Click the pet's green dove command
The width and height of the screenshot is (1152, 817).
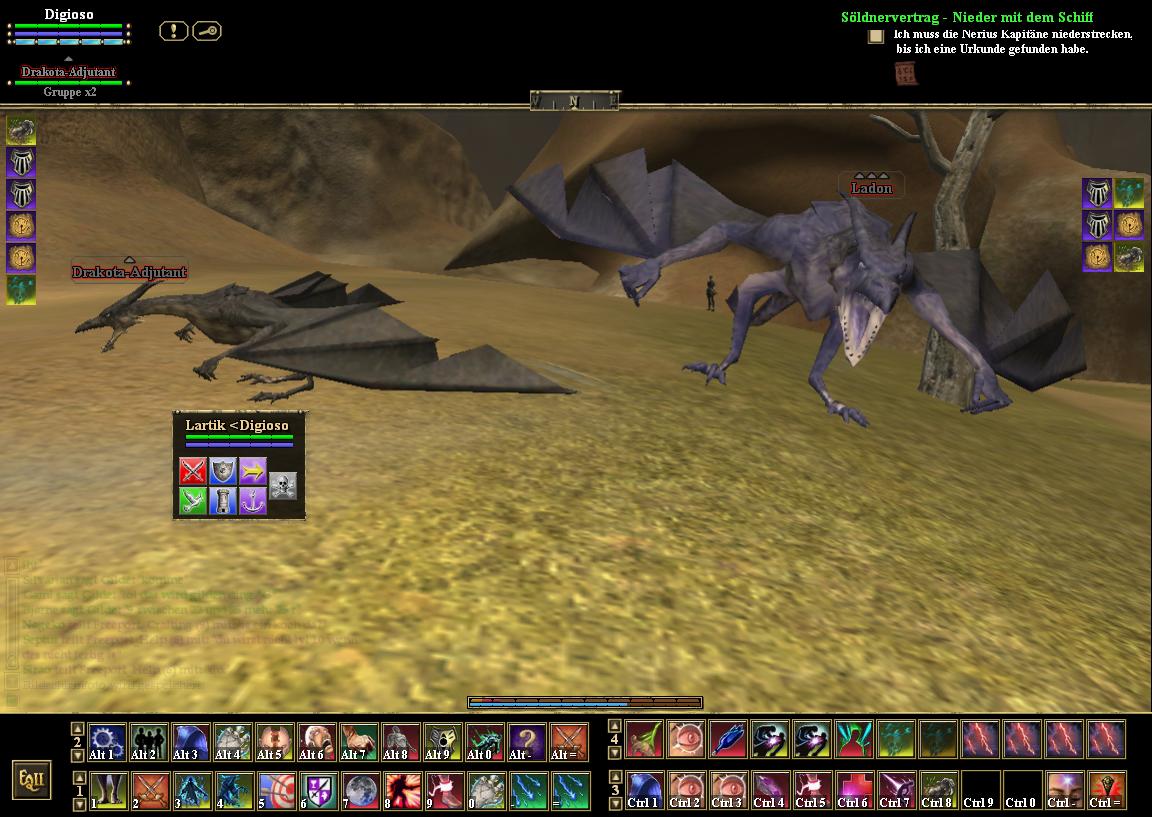coord(192,500)
